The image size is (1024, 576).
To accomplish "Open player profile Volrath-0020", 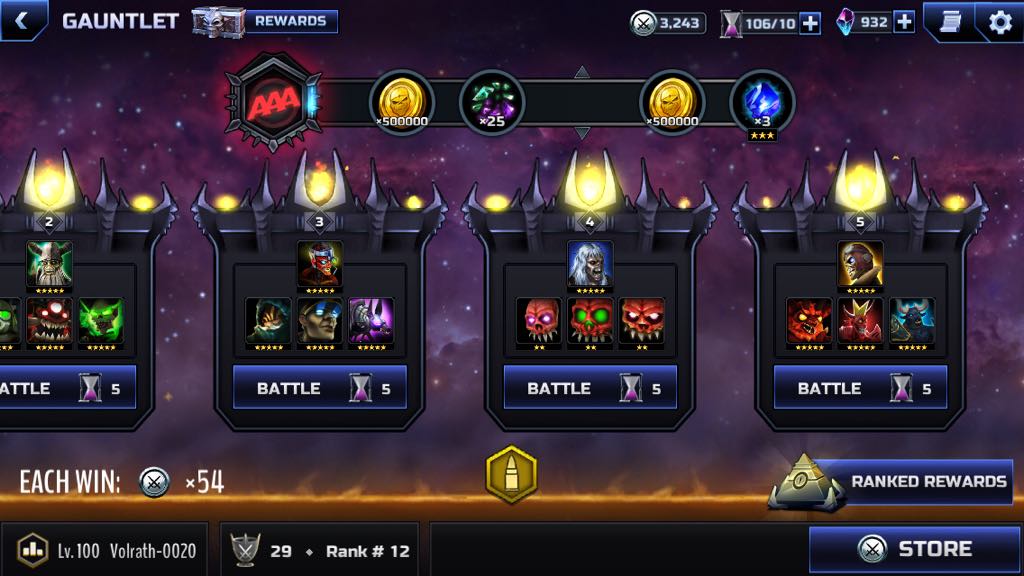I will (x=106, y=550).
